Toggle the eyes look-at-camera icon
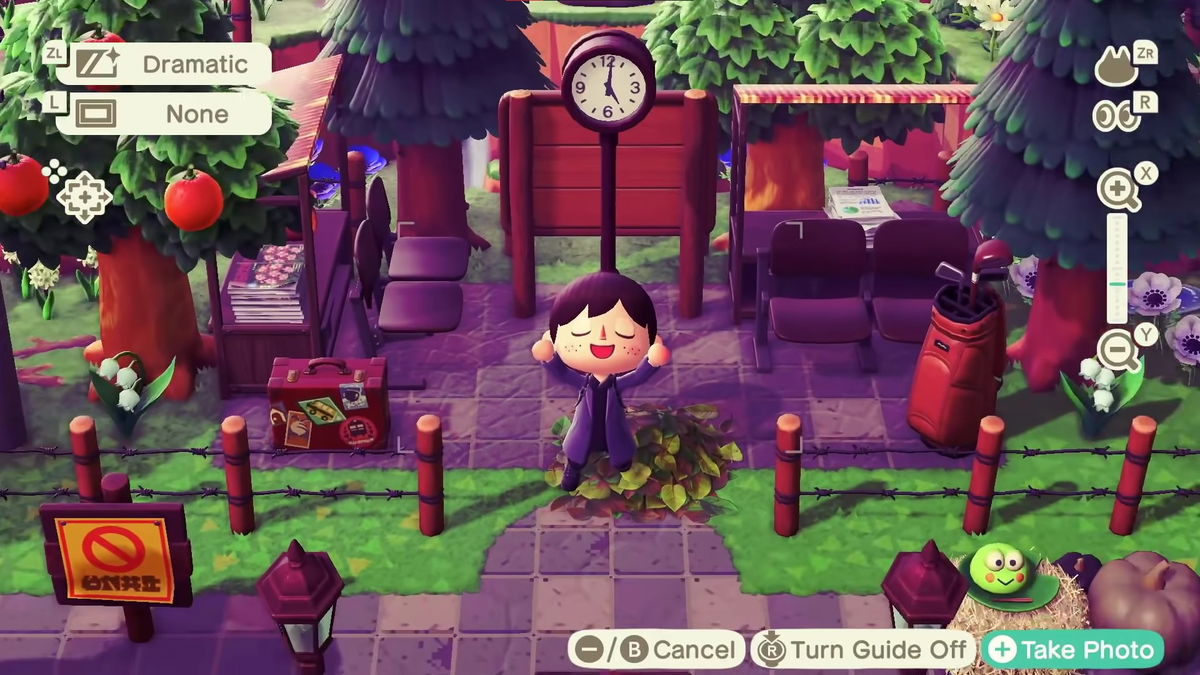This screenshot has width=1200, height=675. tap(1116, 115)
